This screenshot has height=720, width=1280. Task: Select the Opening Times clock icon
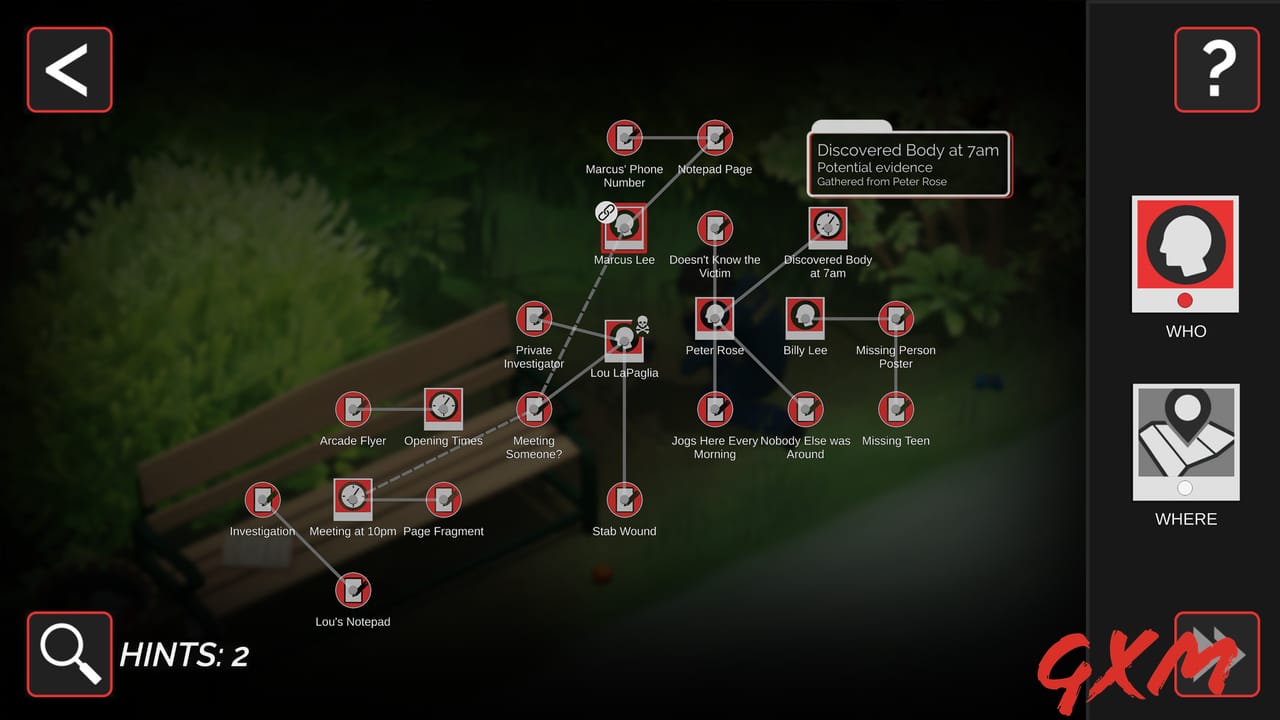(443, 408)
